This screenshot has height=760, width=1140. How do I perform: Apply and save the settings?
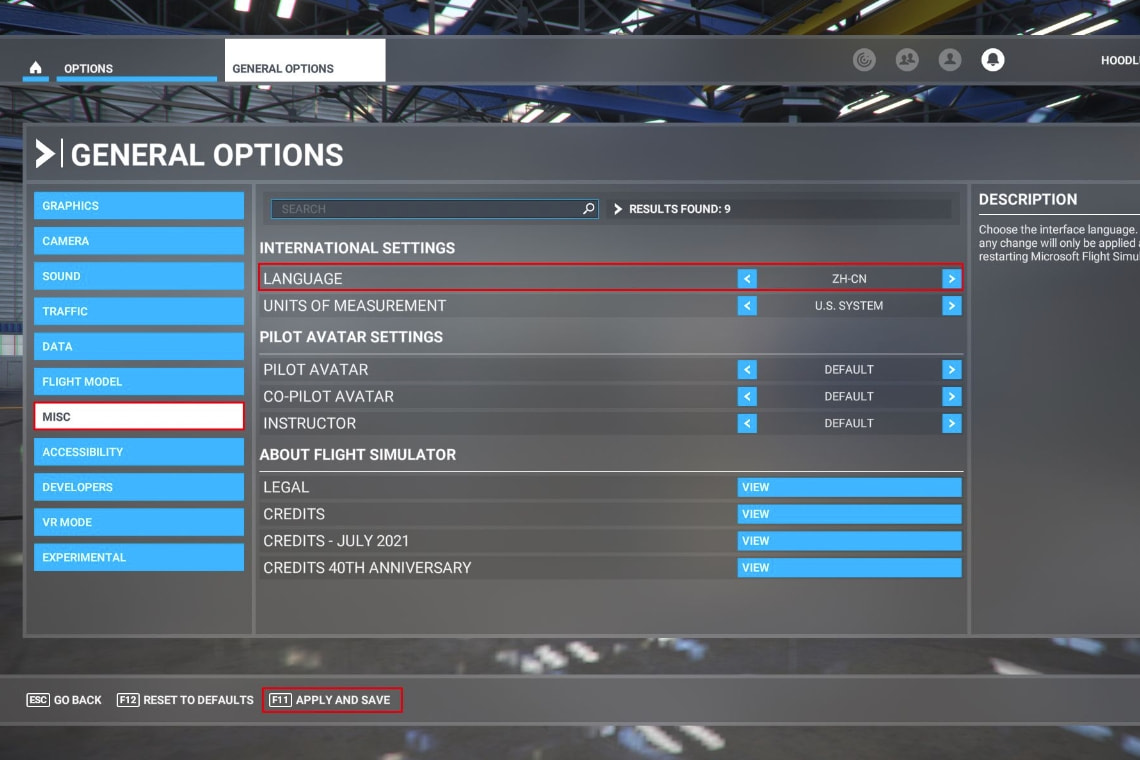(x=332, y=700)
